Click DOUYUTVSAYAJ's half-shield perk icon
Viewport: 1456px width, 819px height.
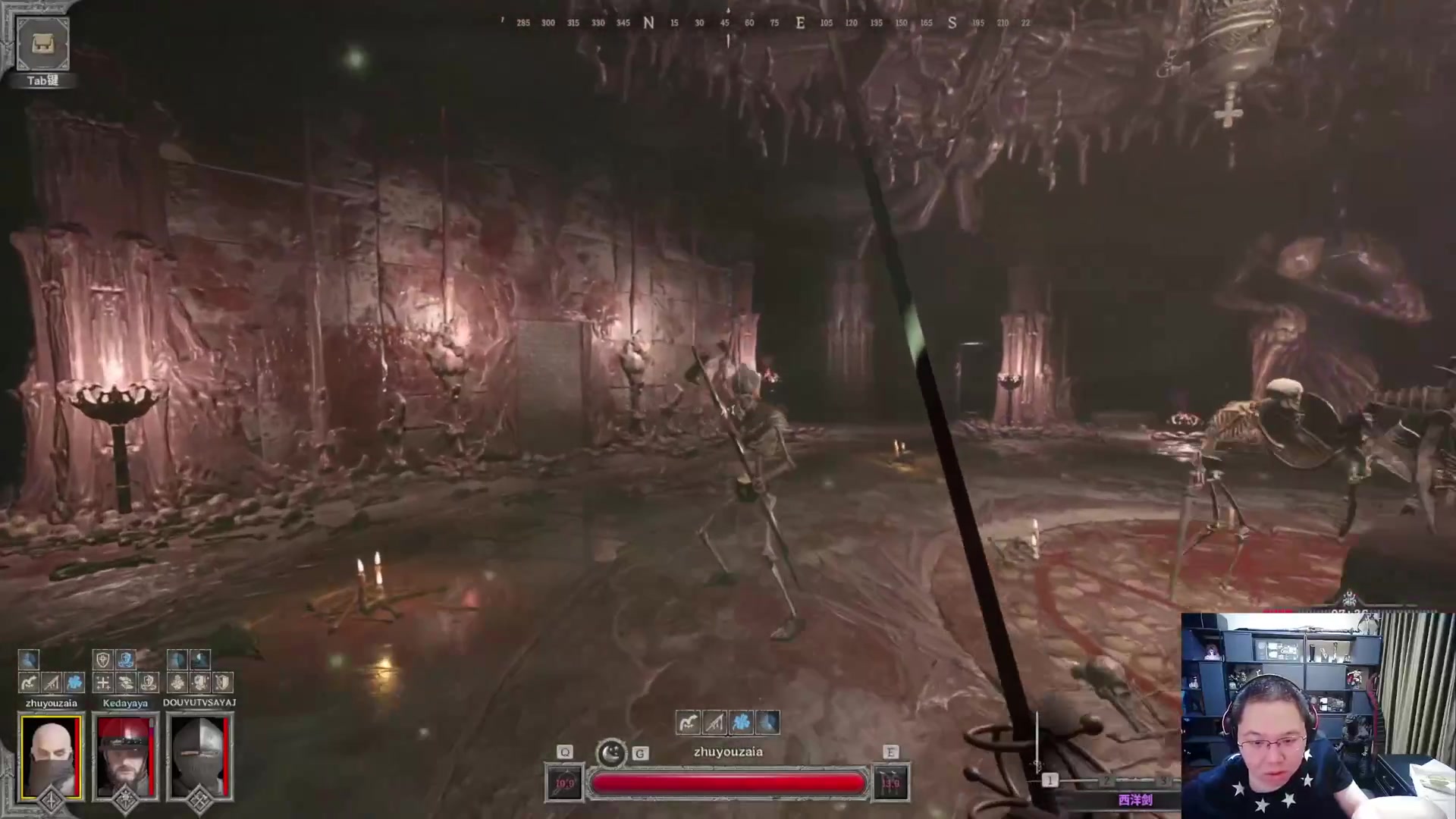pyautogui.click(x=223, y=682)
